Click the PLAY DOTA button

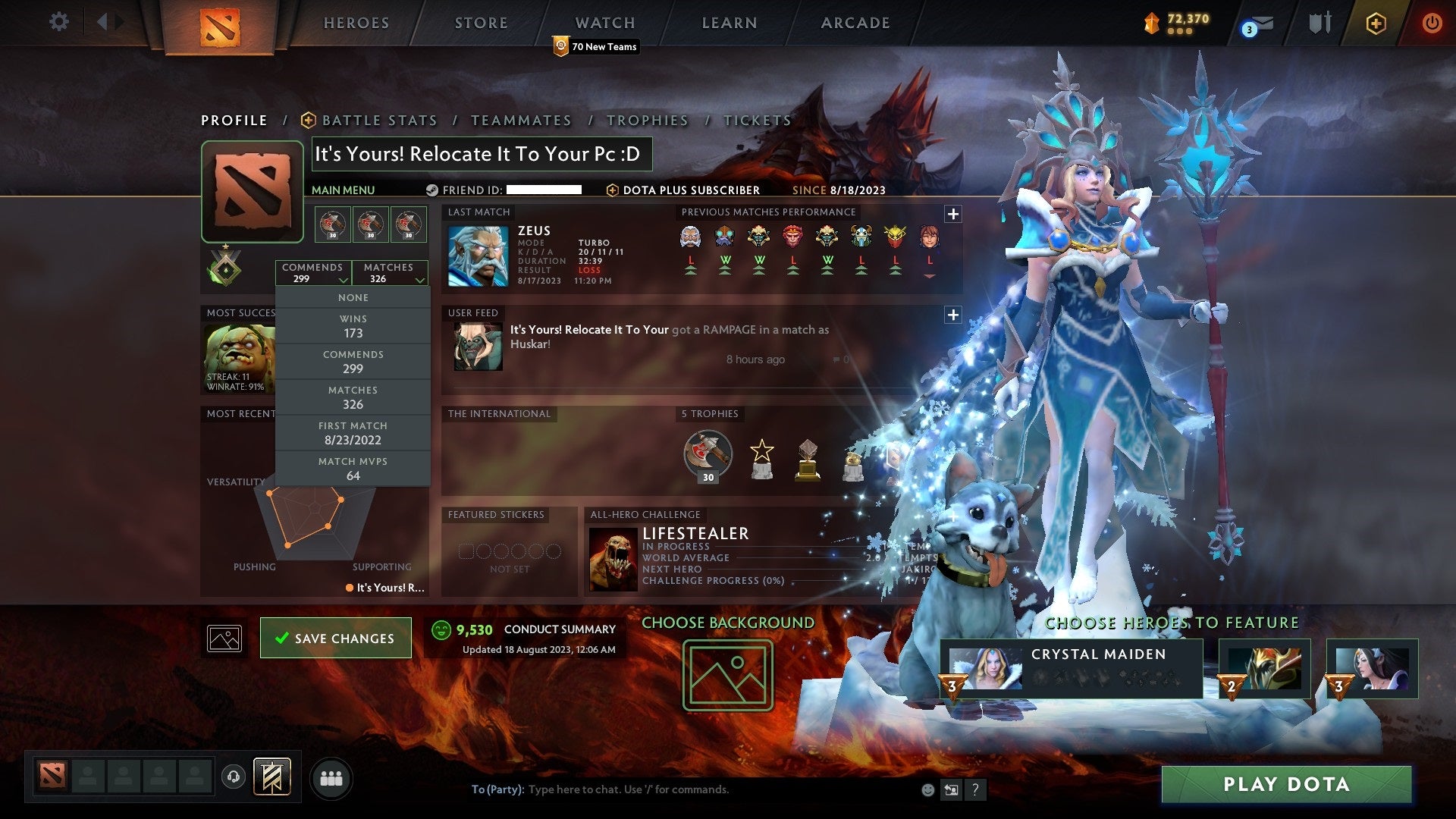click(1285, 784)
